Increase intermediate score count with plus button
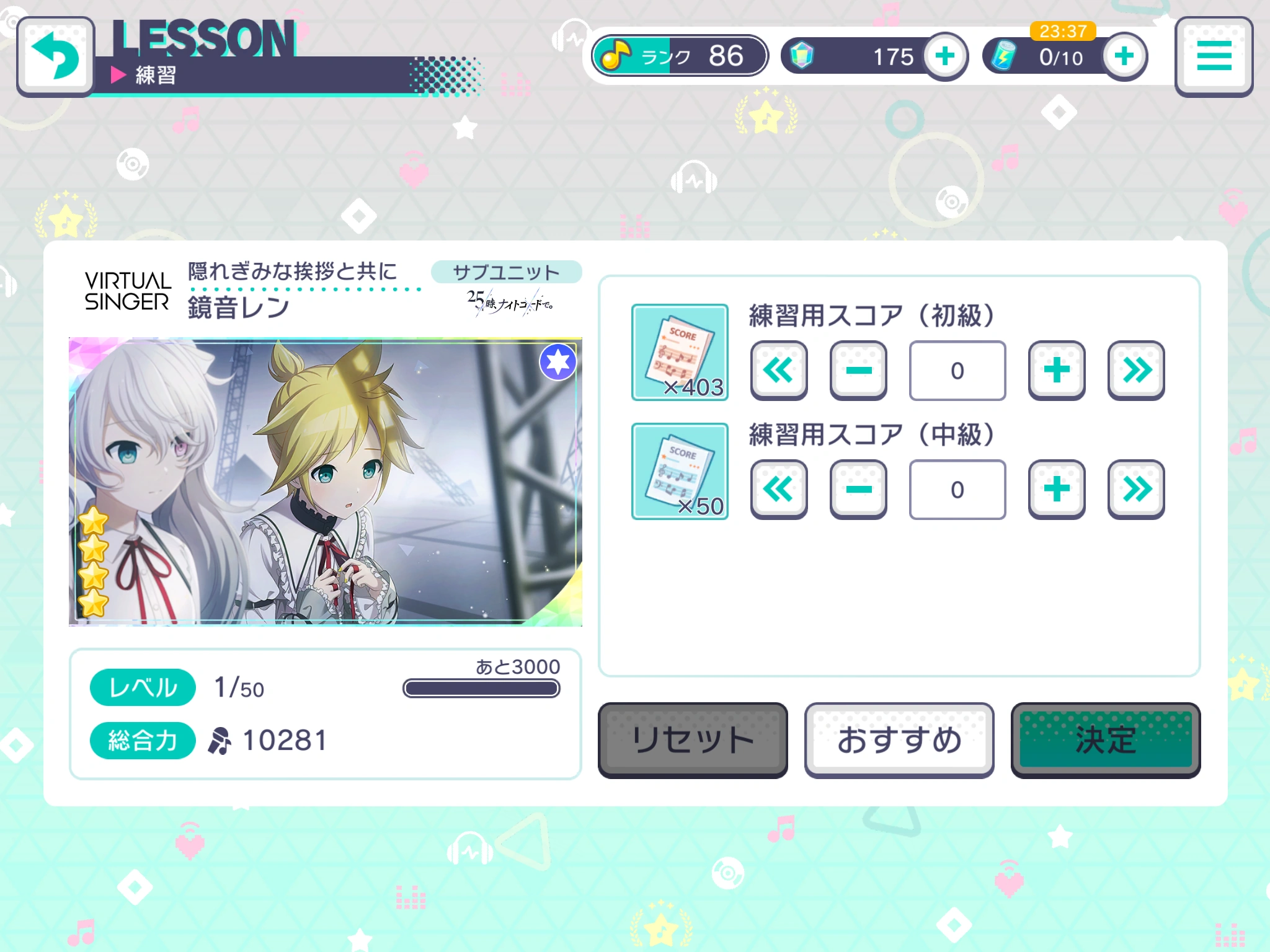The image size is (1270, 952). 1056,490
